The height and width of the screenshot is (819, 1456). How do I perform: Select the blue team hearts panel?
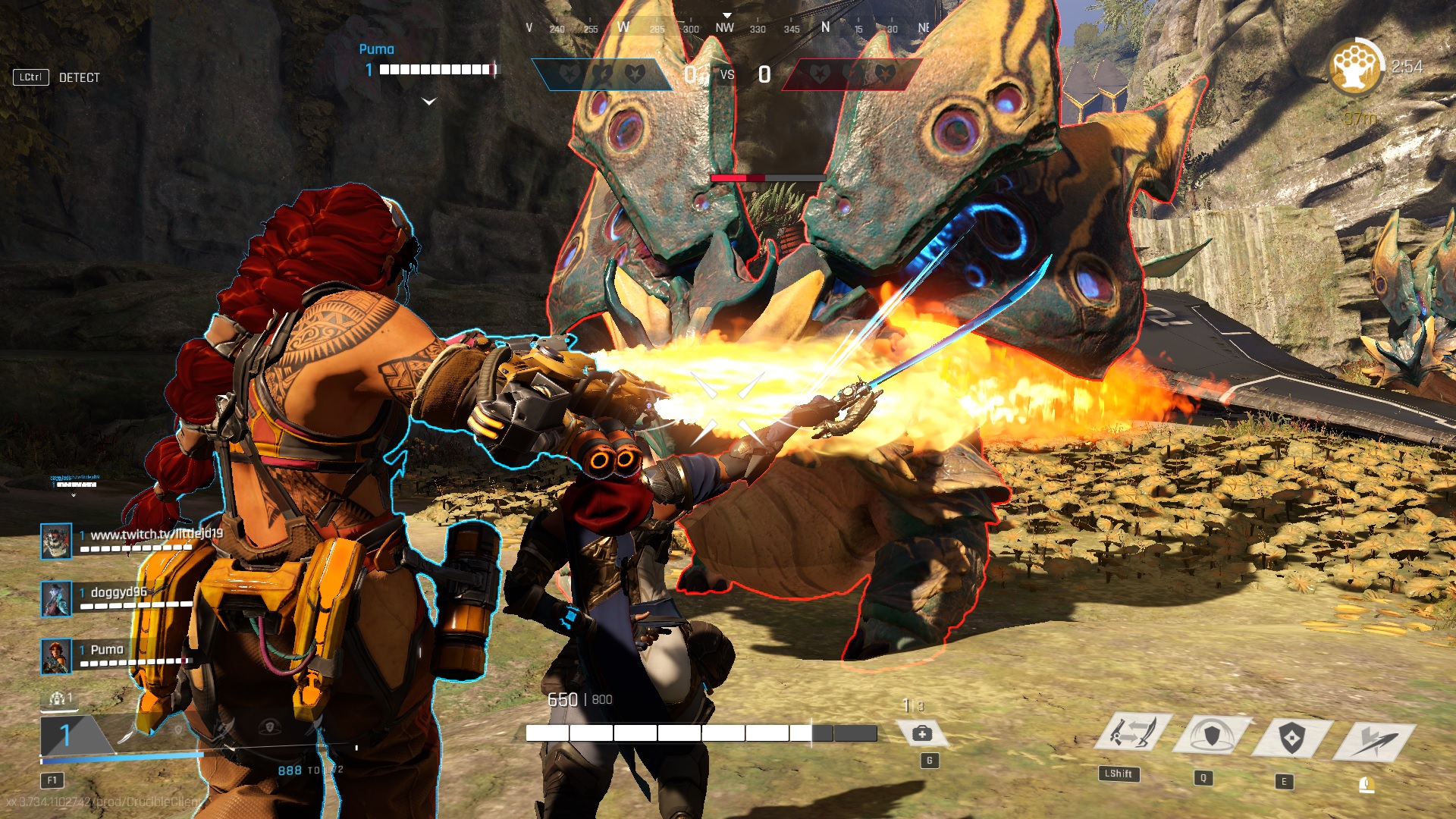point(603,74)
